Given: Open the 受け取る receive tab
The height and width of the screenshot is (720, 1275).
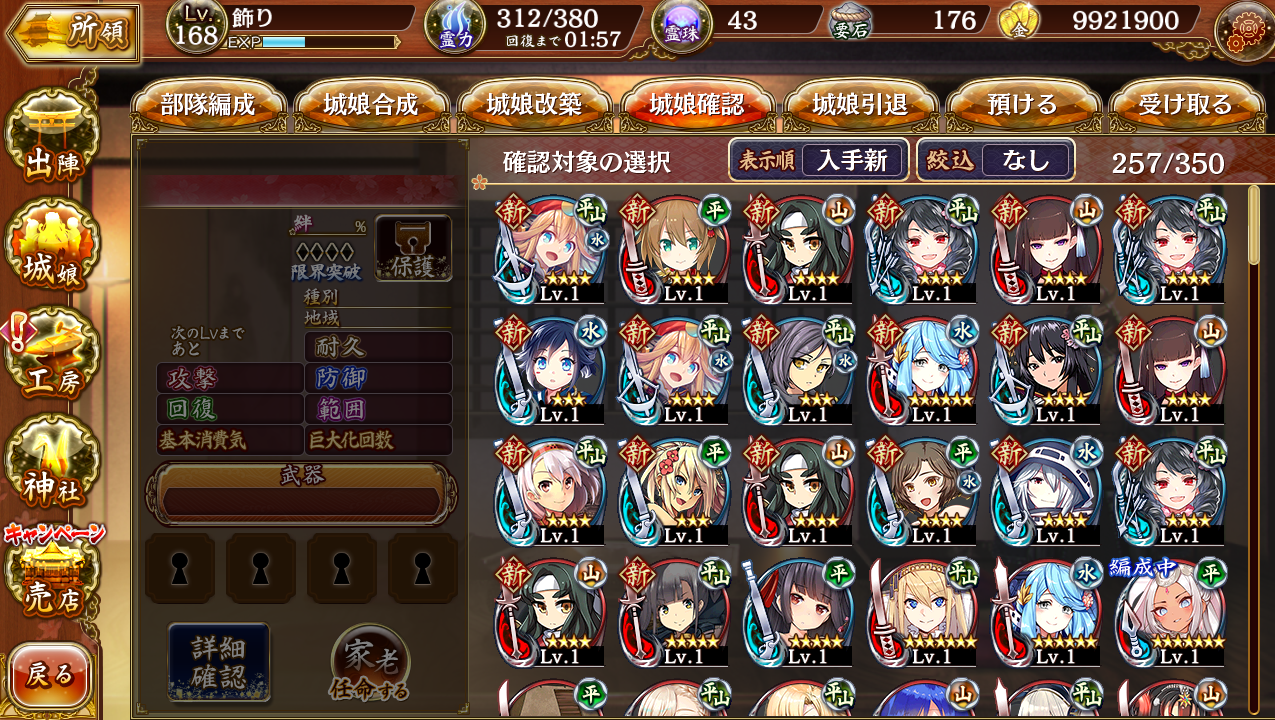Looking at the screenshot, I should 1186,105.
